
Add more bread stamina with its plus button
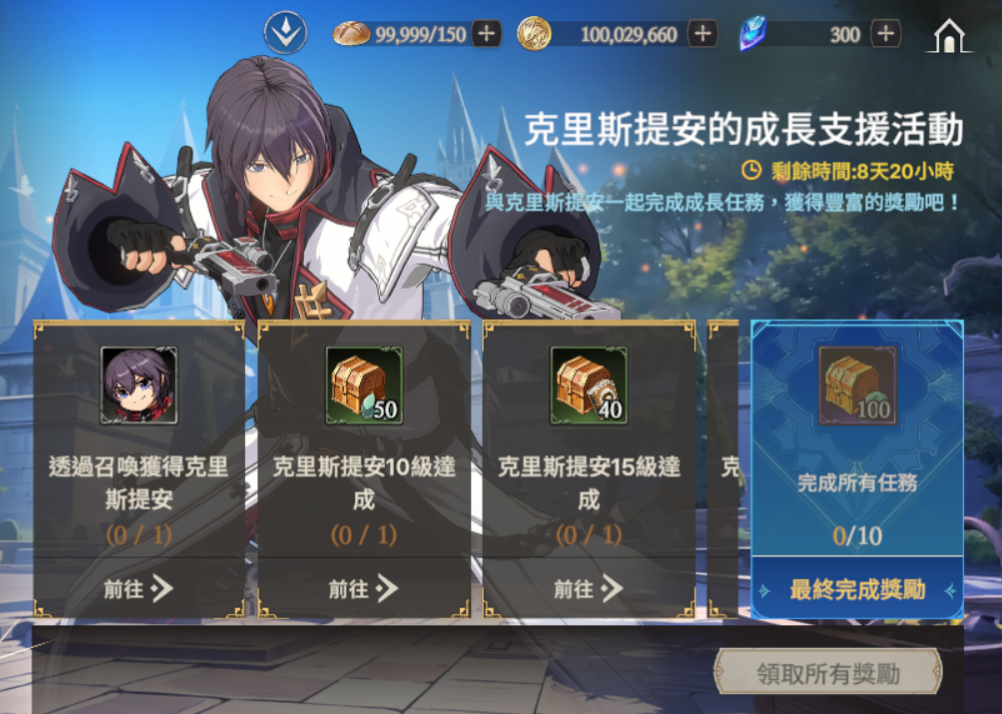tap(486, 34)
